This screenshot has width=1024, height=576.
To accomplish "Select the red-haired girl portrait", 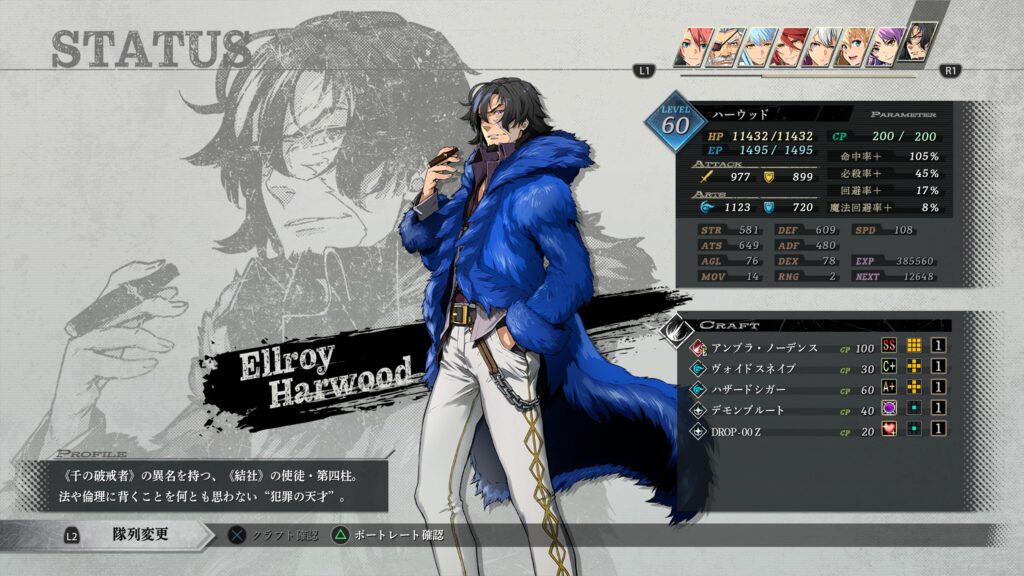I will pos(690,48).
